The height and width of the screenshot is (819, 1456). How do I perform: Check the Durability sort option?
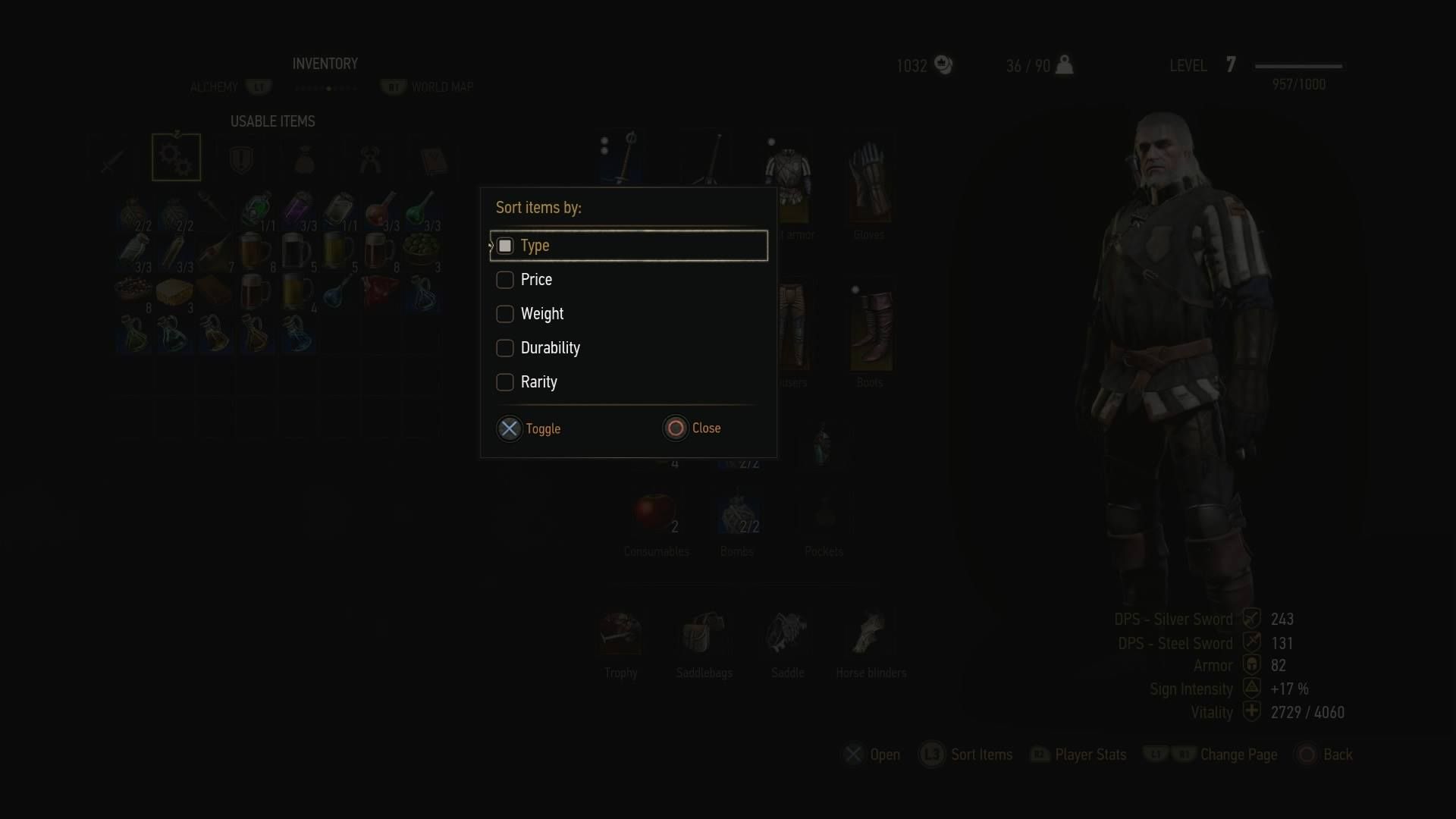click(505, 347)
